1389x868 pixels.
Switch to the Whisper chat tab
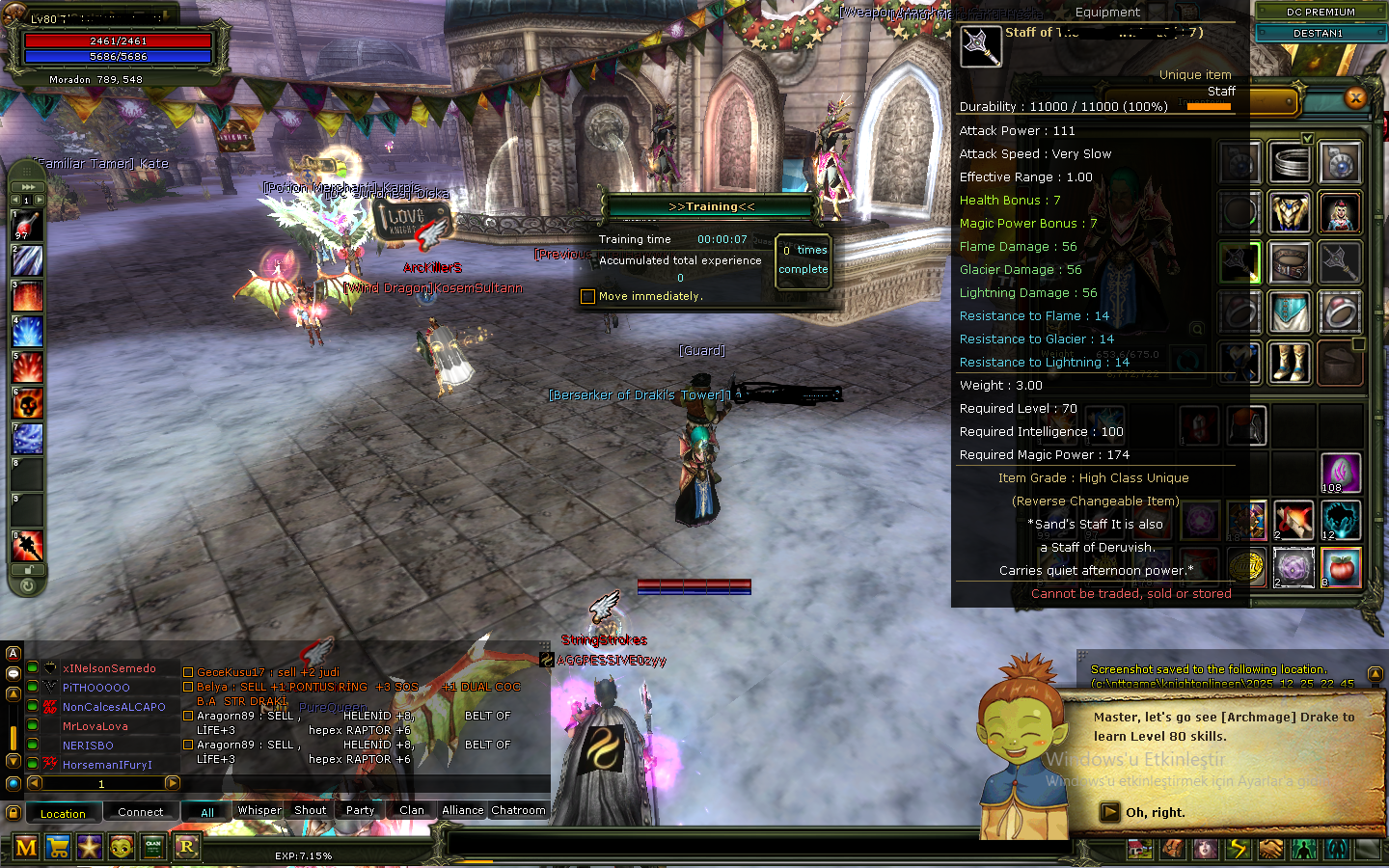point(259,811)
